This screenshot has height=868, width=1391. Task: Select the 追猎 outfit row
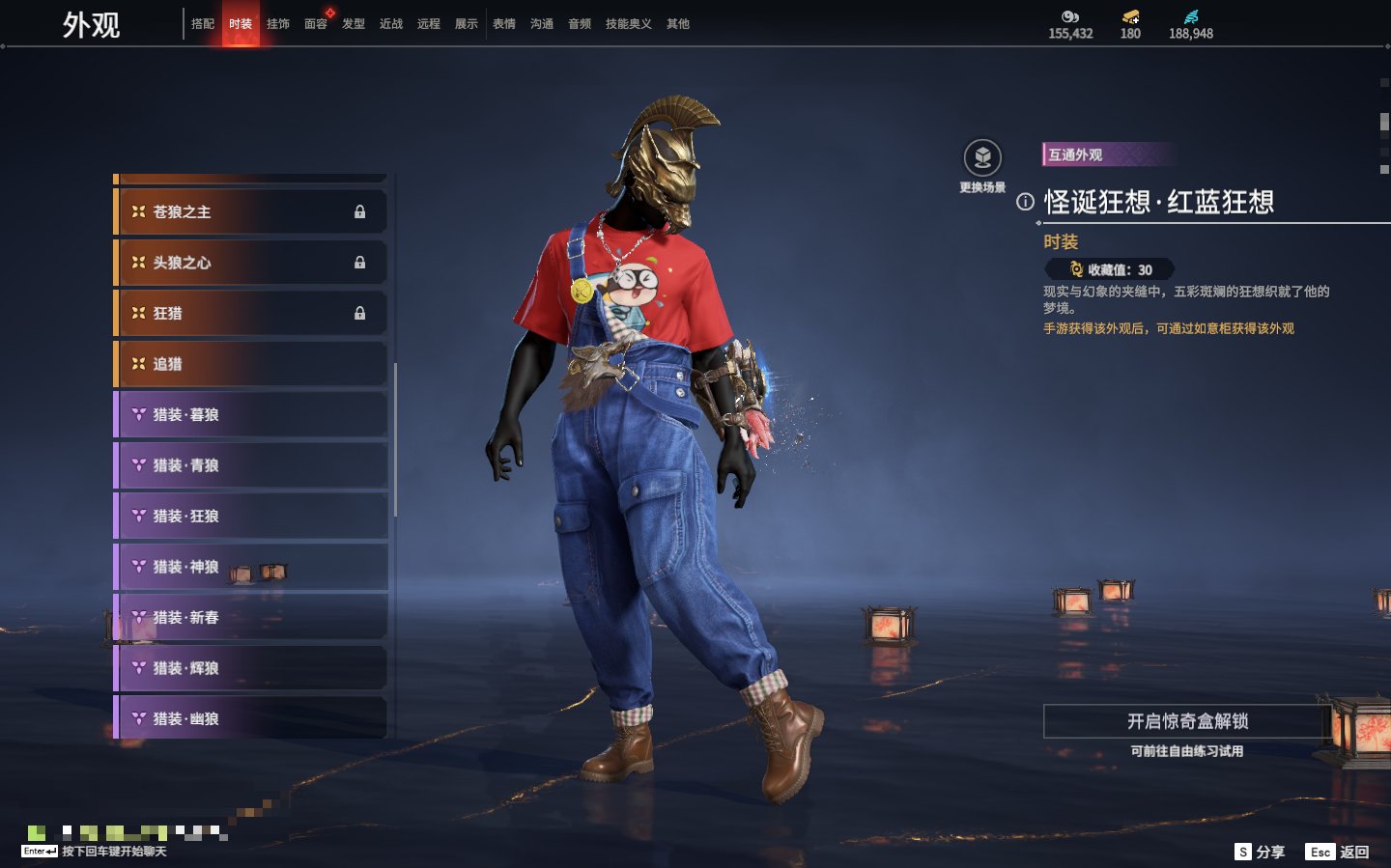coord(251,364)
